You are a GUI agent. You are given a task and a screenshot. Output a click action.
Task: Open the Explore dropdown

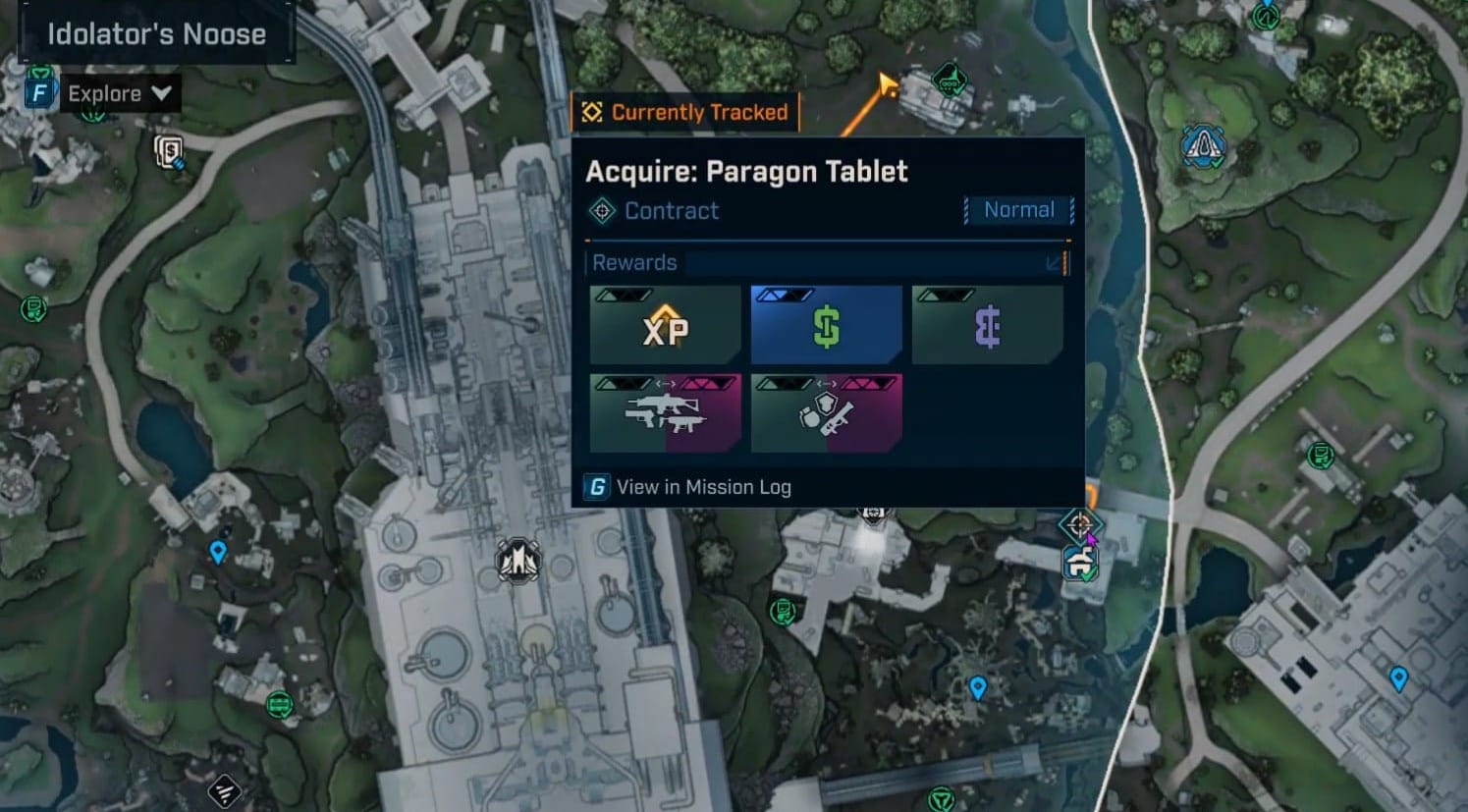tap(118, 94)
